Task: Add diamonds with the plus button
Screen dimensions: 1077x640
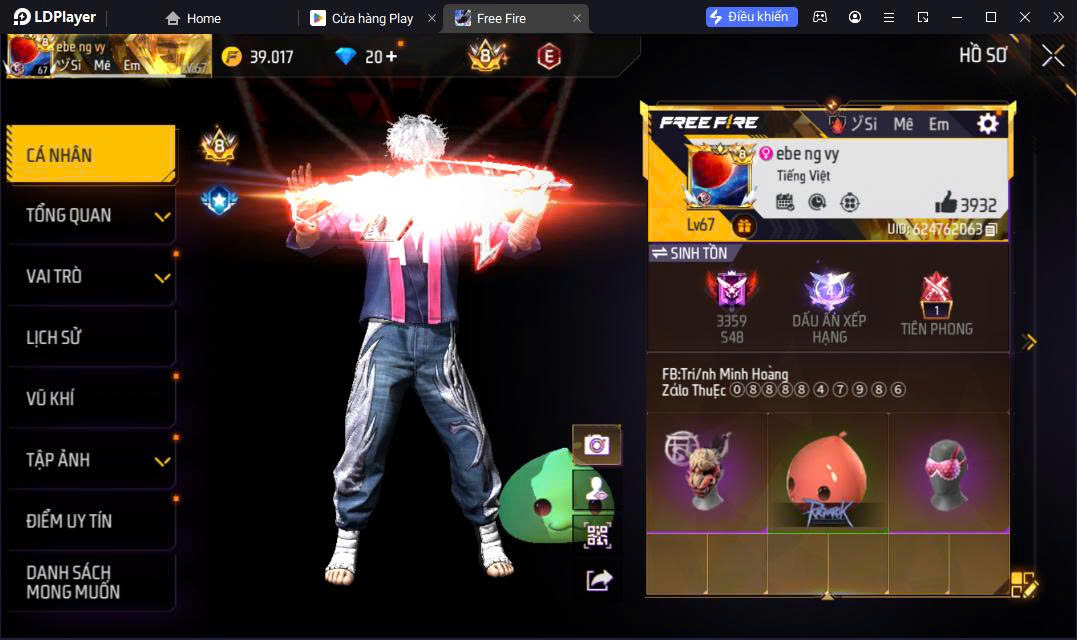Action: (391, 56)
